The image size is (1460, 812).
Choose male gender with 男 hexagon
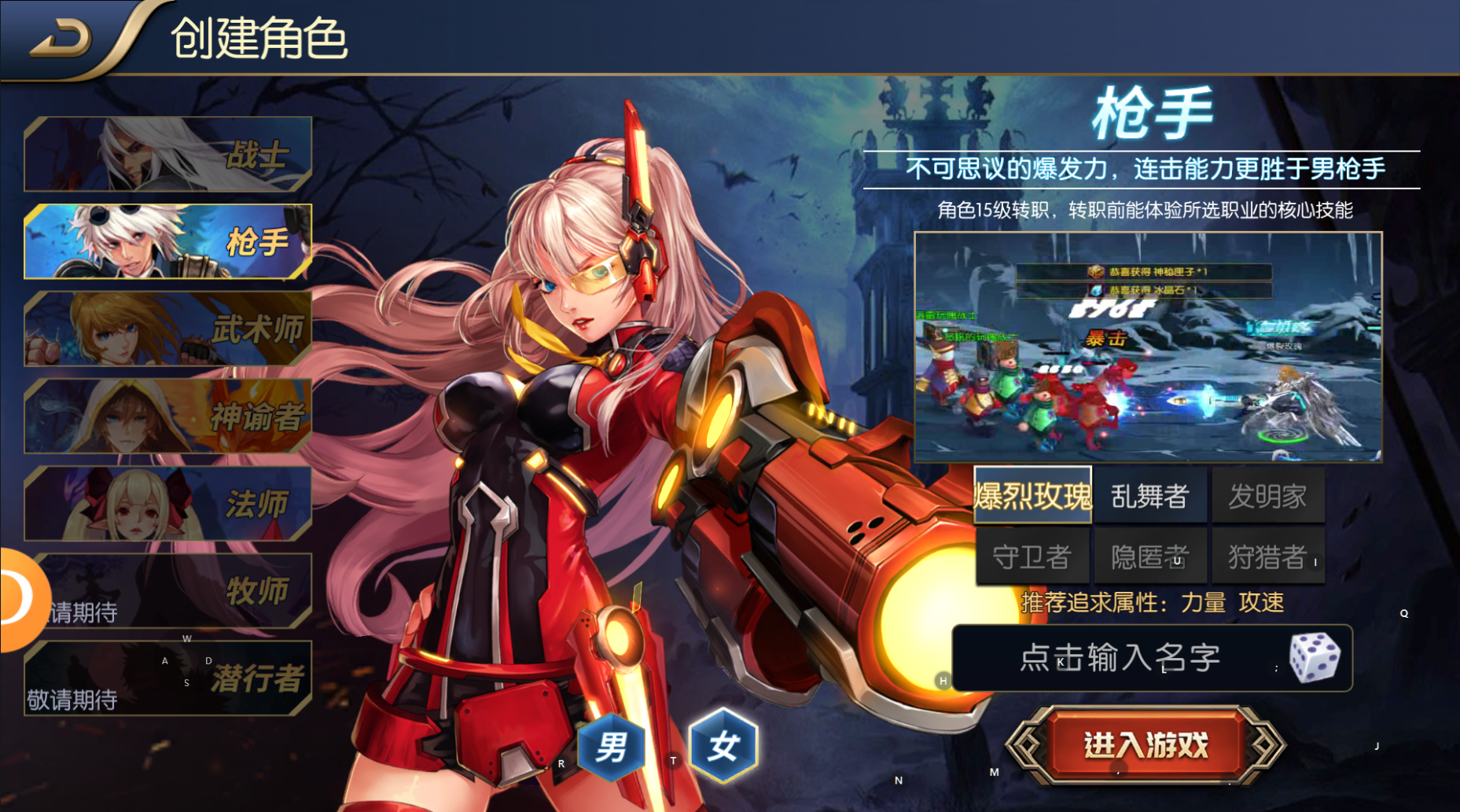point(611,747)
